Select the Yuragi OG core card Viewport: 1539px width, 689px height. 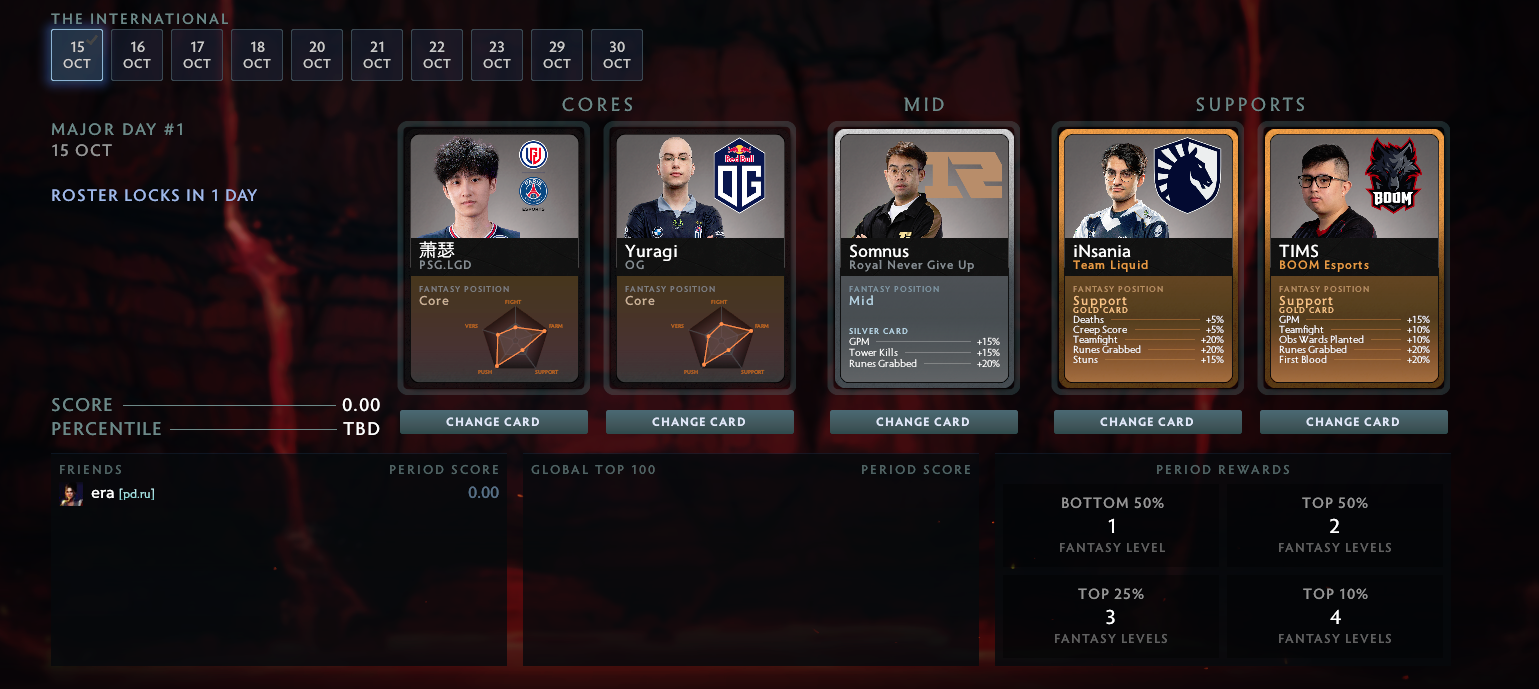tap(700, 258)
